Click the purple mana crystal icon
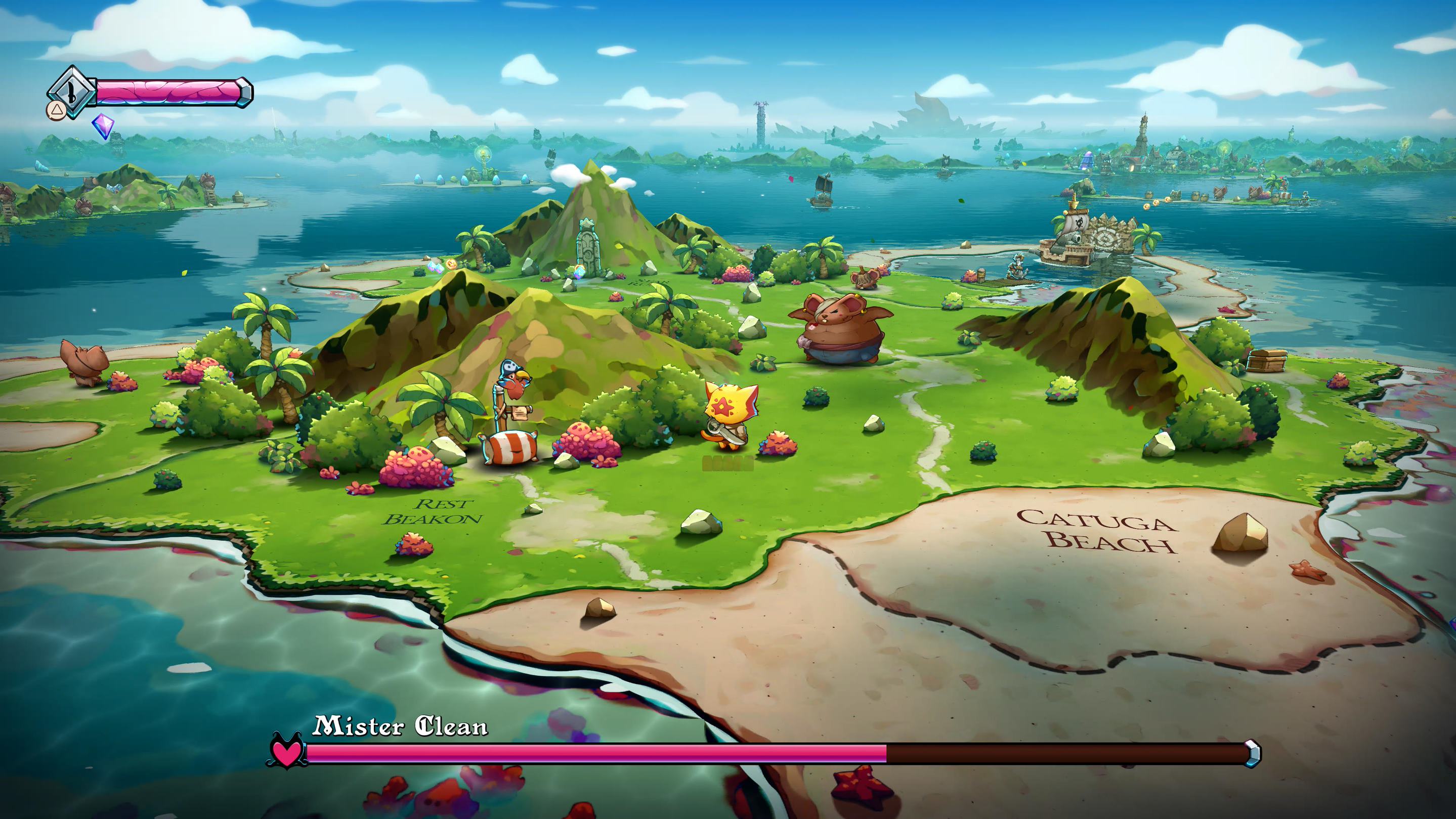The image size is (1456, 819). 102,125
